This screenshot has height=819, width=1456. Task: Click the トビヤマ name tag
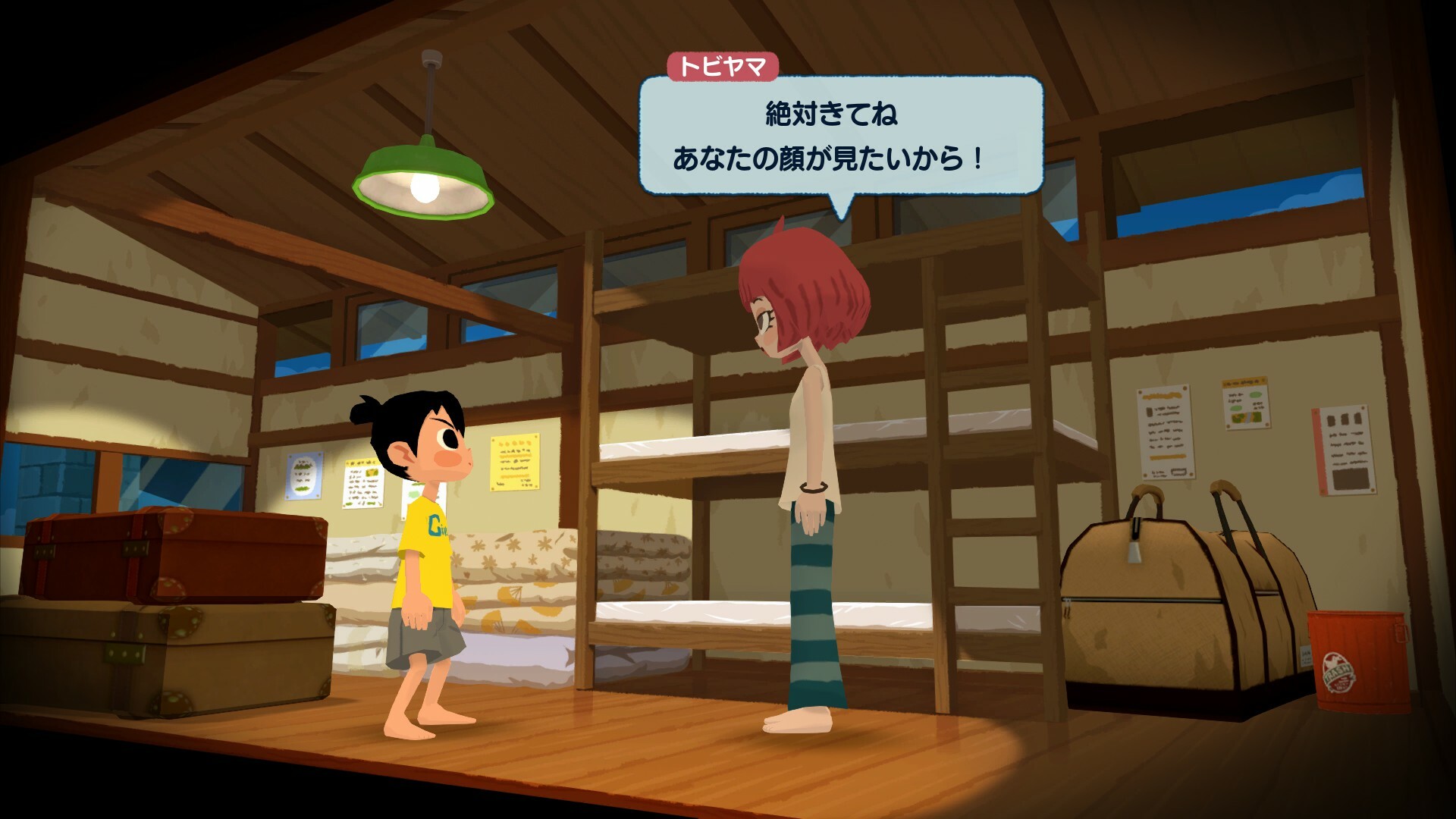coord(723,67)
